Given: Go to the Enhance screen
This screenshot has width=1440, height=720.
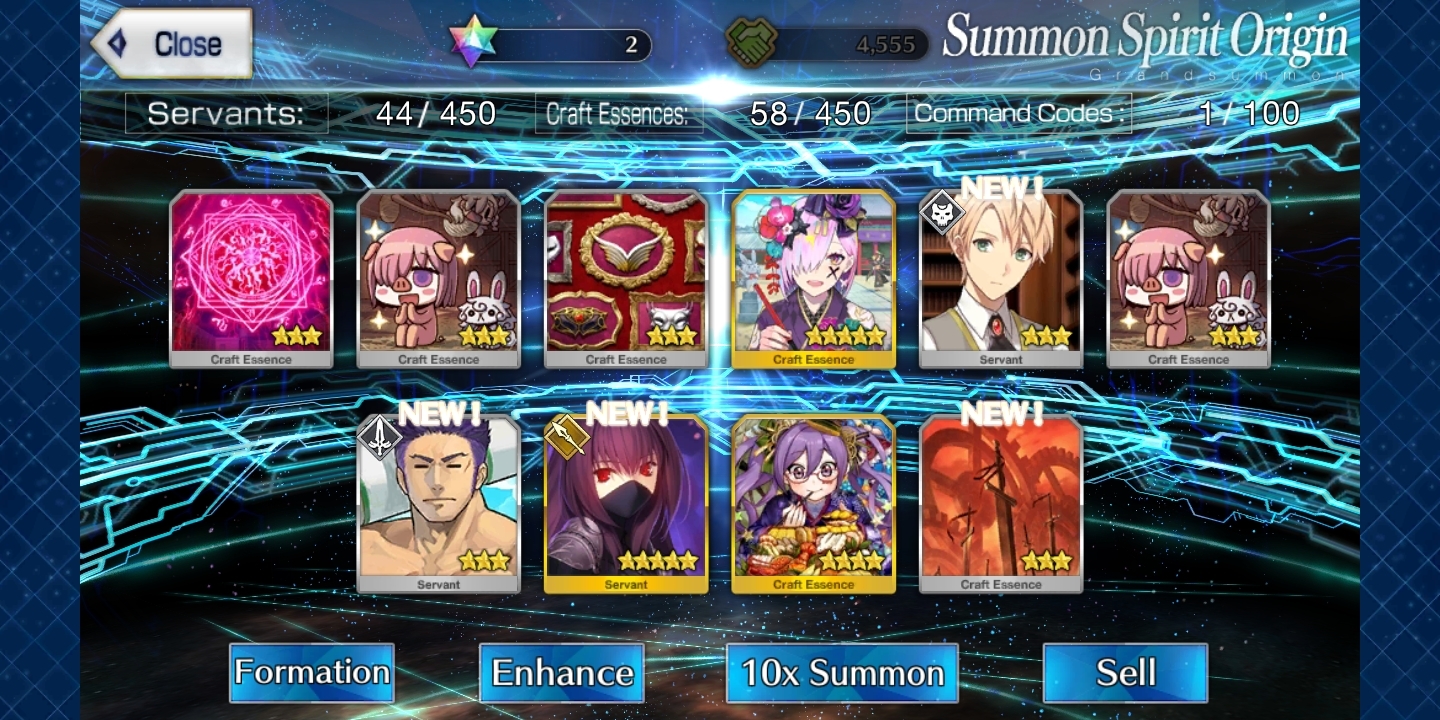Looking at the screenshot, I should click(562, 672).
